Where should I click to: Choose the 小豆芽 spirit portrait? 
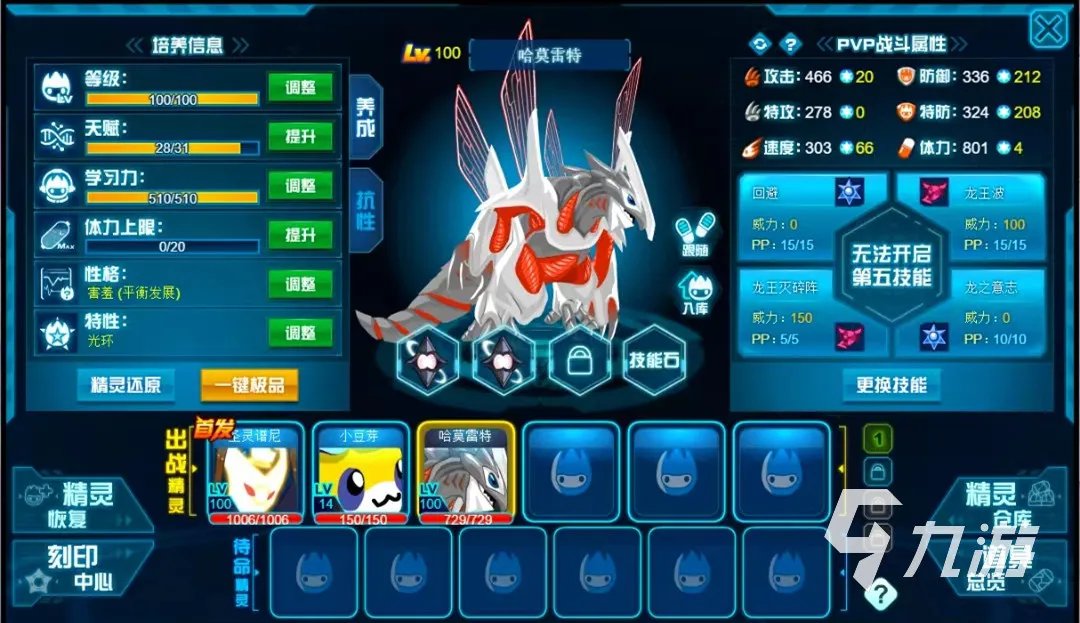pyautogui.click(x=360, y=472)
